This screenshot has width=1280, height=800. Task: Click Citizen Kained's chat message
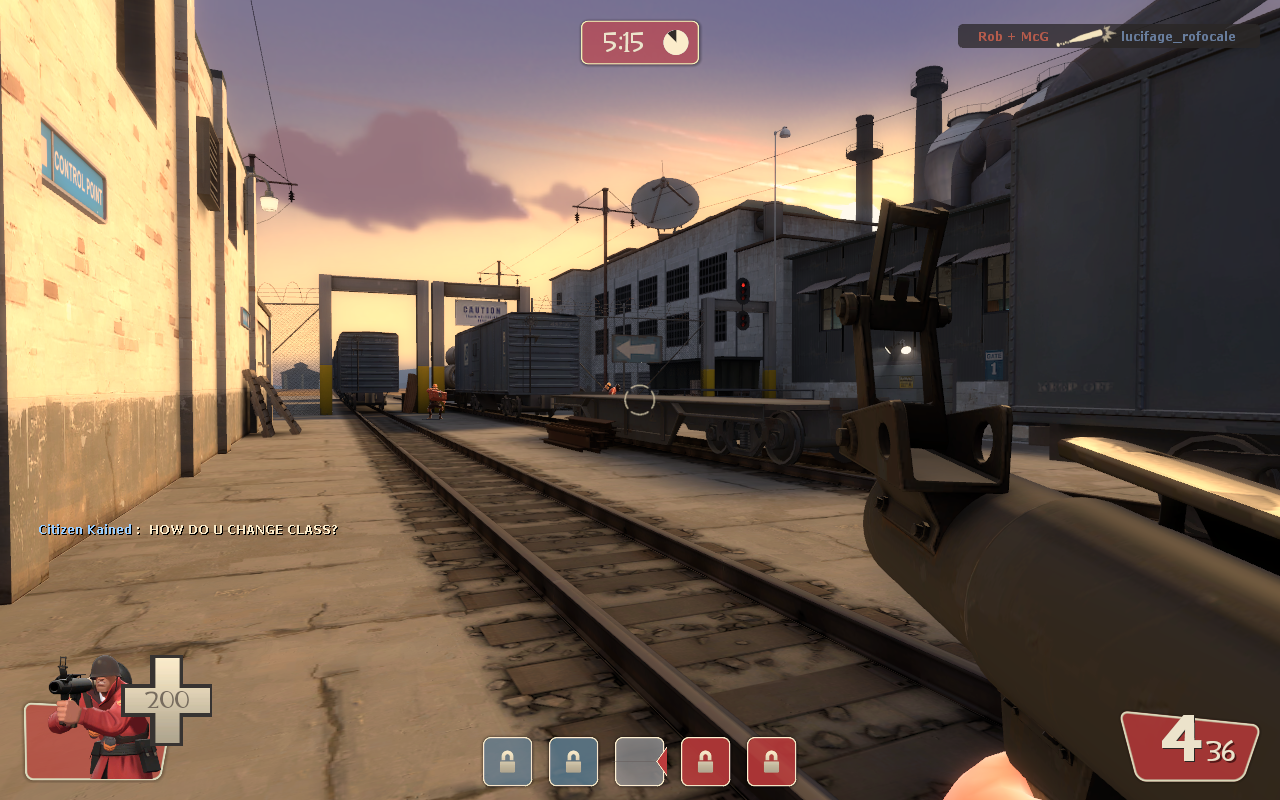tap(188, 529)
